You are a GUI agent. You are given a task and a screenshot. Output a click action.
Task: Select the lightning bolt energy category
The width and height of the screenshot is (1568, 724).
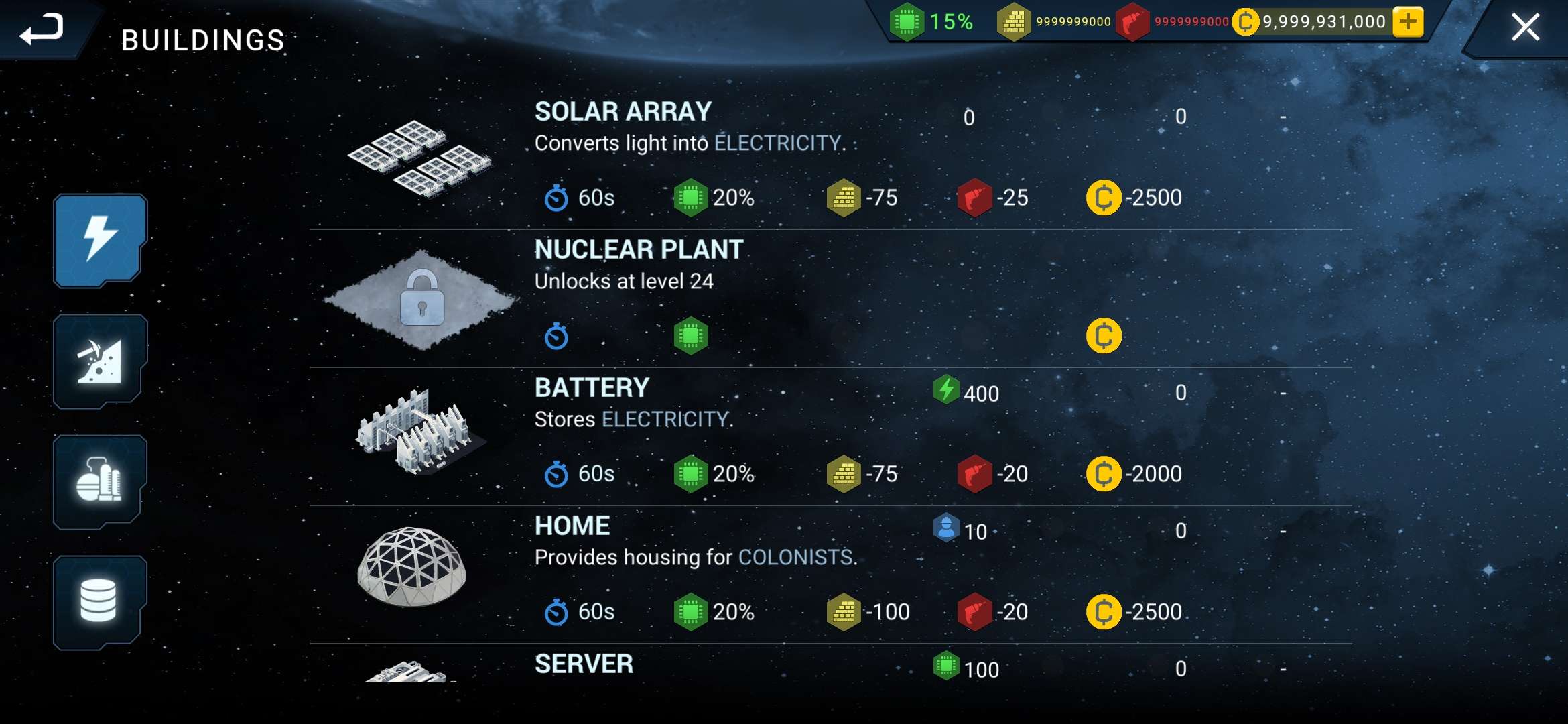(100, 241)
